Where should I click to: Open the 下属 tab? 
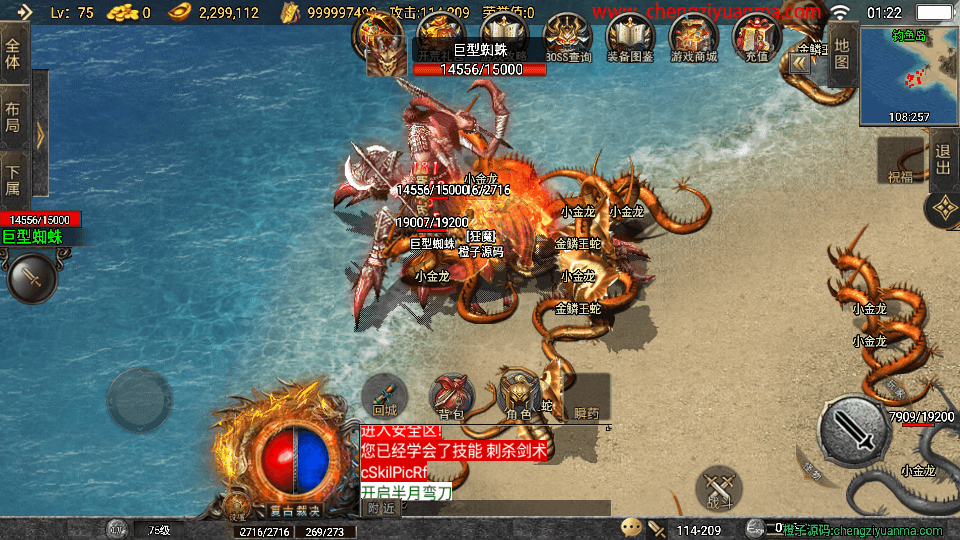(x=14, y=180)
